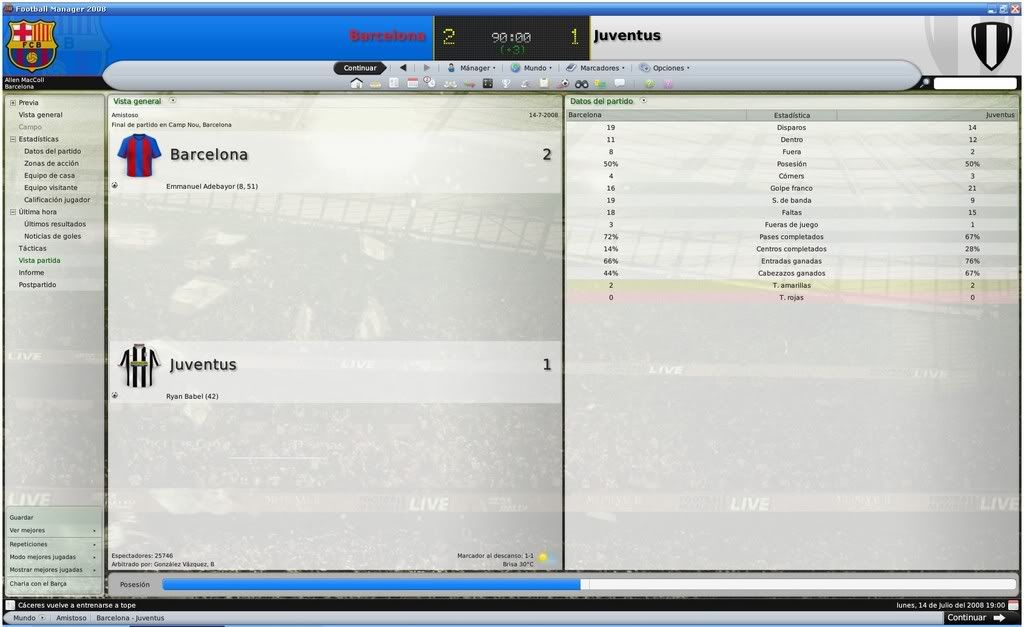Click the Continuar button in the top toolbar
The width and height of the screenshot is (1024, 627).
click(x=360, y=68)
